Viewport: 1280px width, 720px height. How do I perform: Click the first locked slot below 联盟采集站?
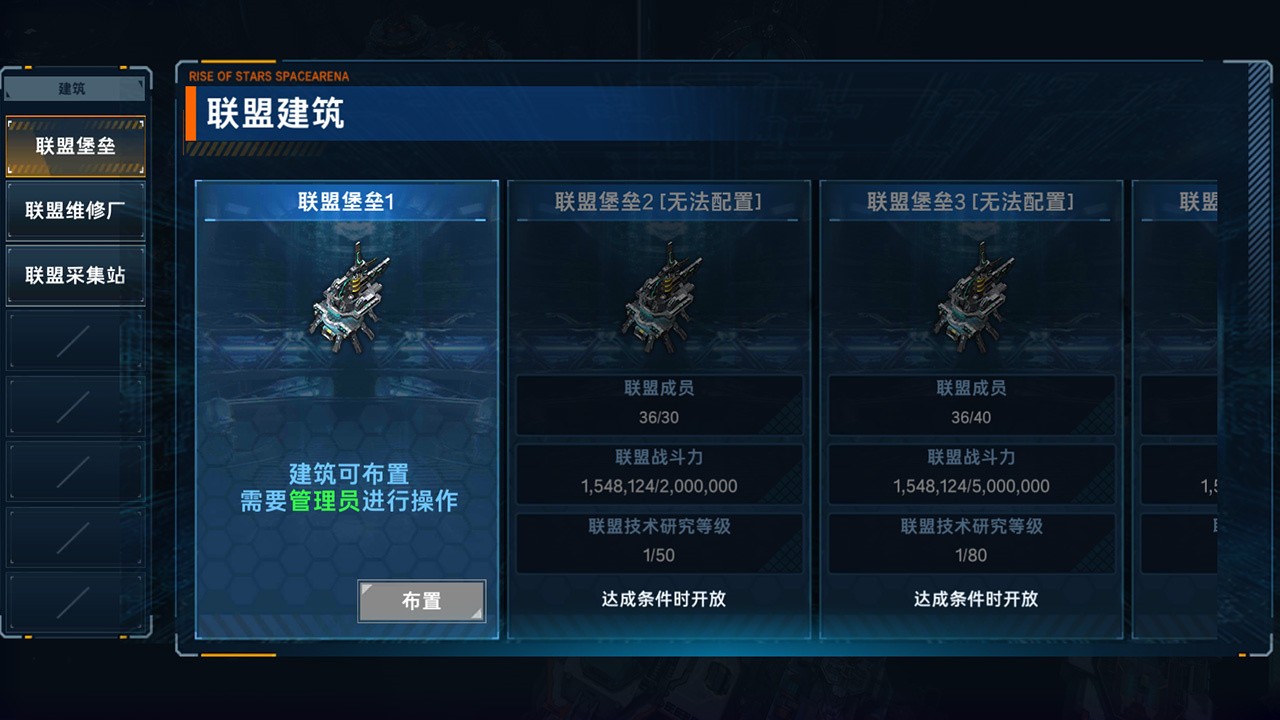(76, 339)
